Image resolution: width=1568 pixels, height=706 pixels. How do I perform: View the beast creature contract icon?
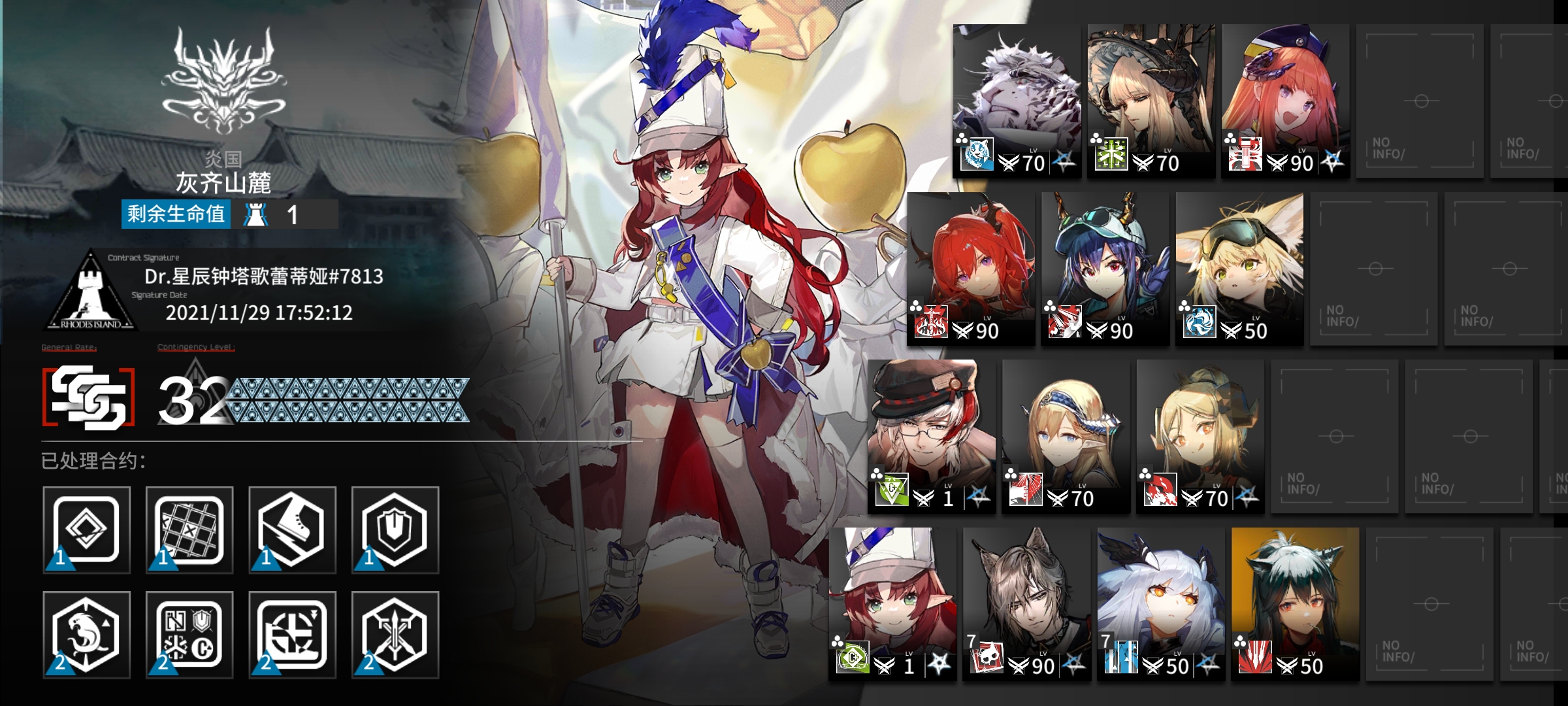(x=87, y=635)
